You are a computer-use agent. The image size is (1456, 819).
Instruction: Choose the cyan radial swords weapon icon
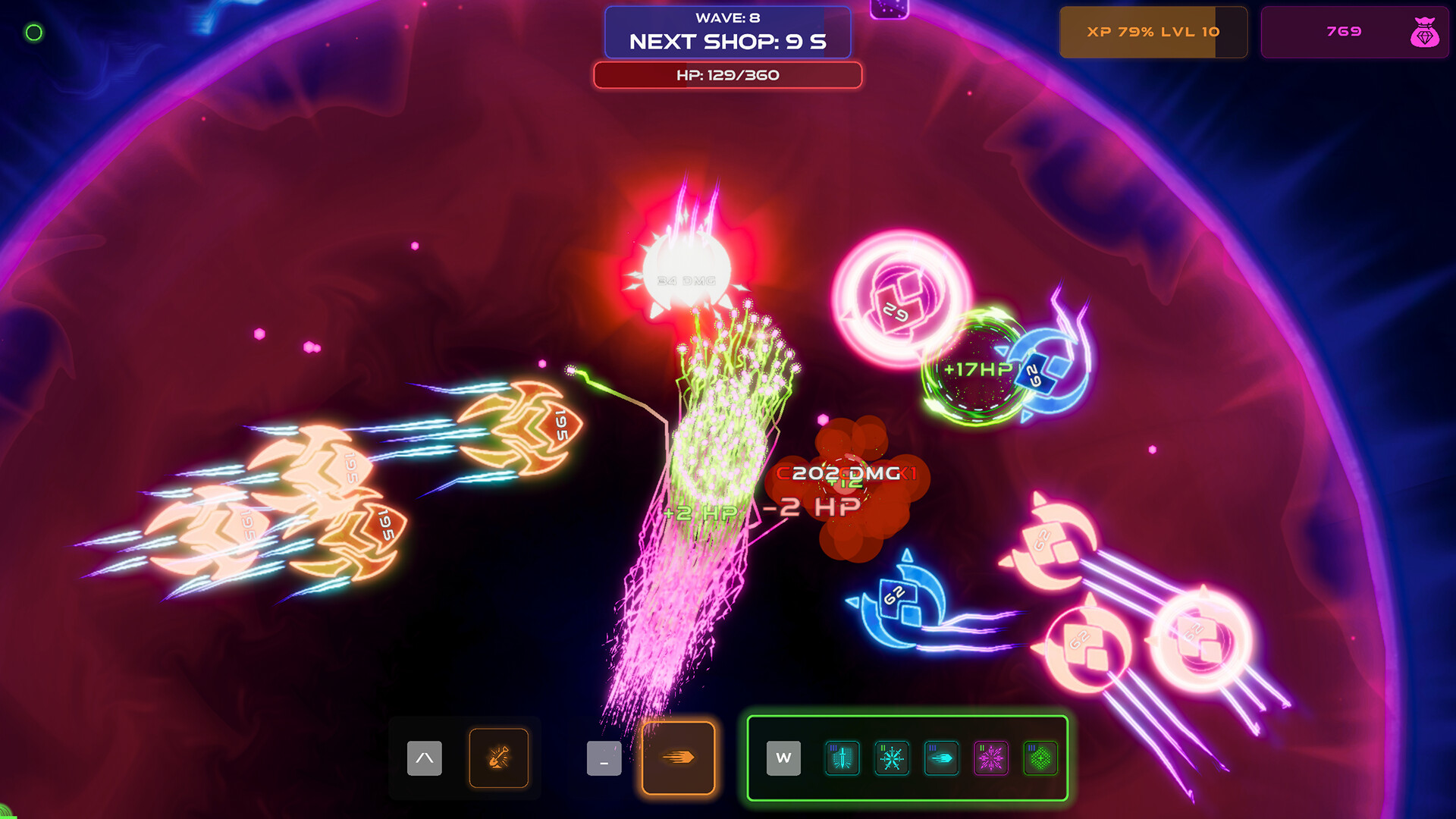[892, 758]
